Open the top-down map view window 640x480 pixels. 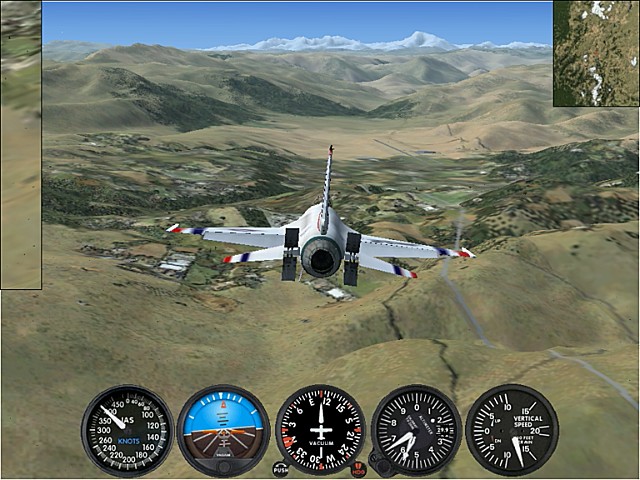(x=596, y=53)
